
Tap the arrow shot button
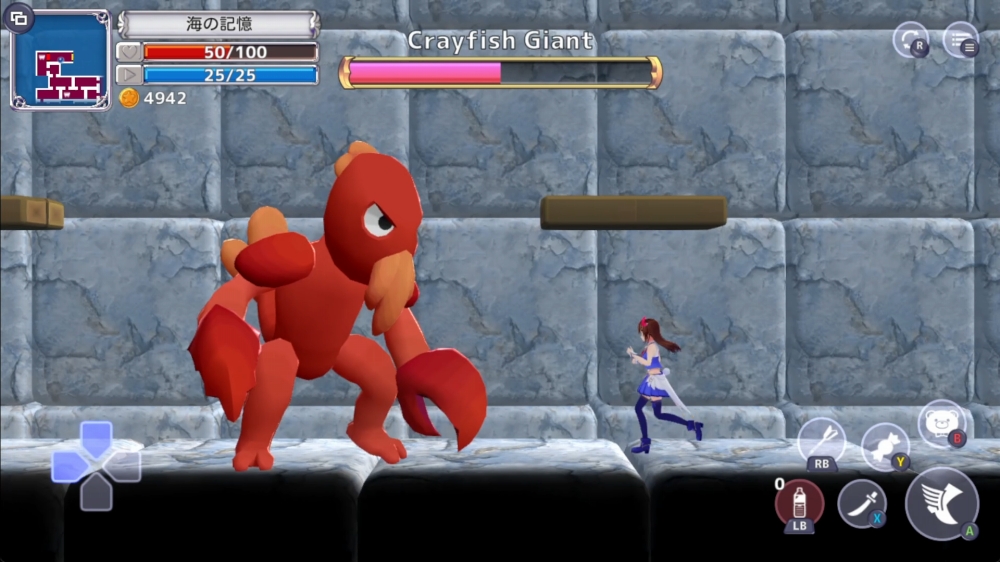tap(822, 440)
